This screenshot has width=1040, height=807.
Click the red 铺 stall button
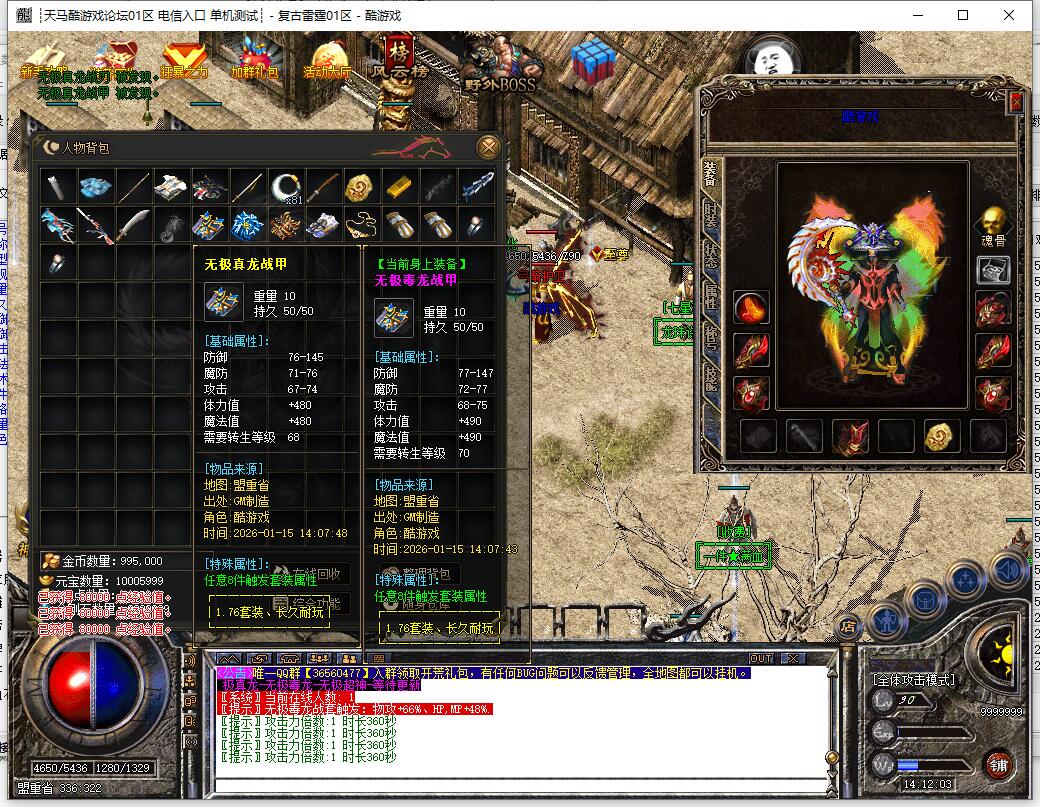[x=998, y=766]
